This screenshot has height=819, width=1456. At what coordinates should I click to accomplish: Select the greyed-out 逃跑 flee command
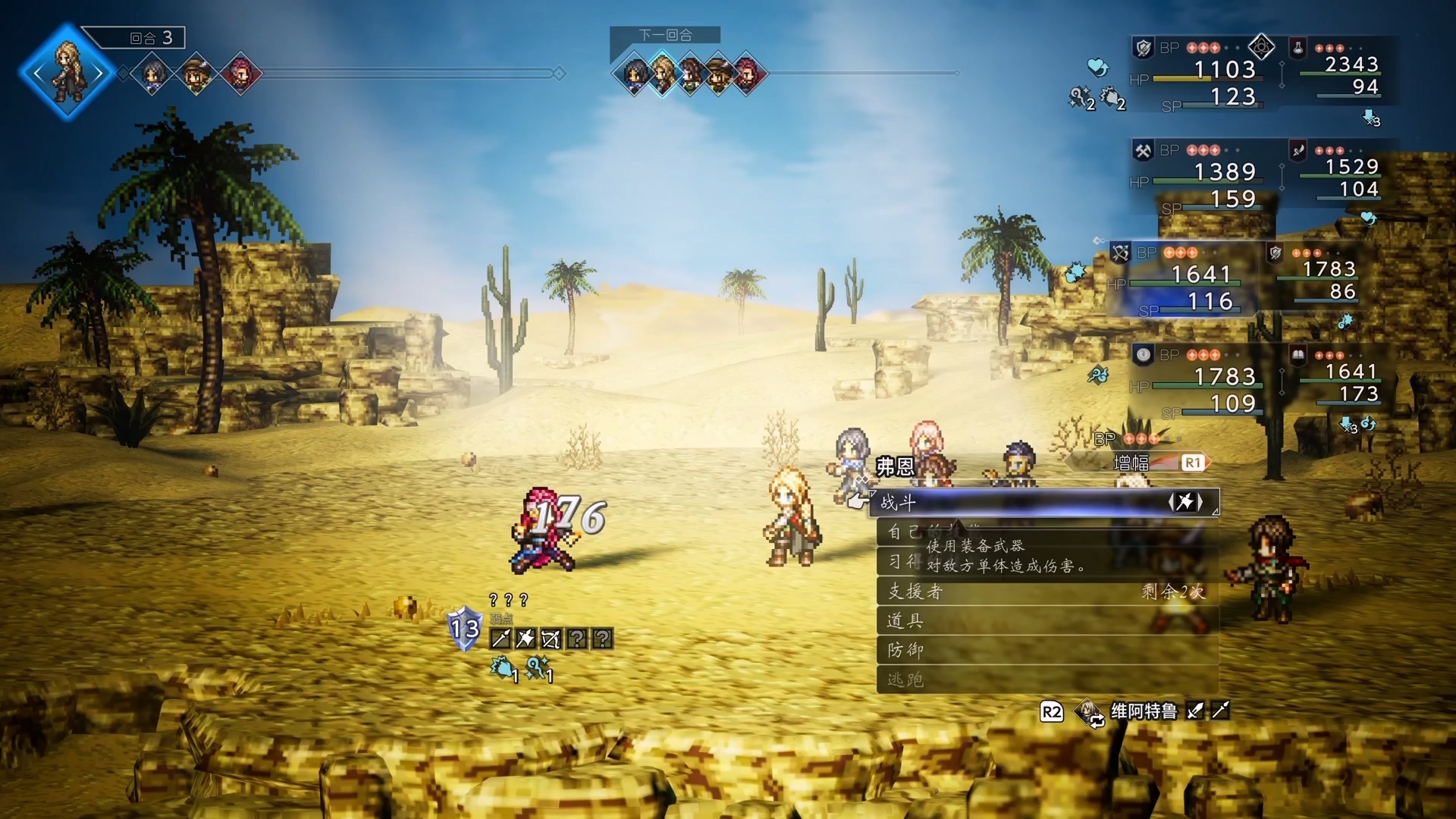[1046, 680]
